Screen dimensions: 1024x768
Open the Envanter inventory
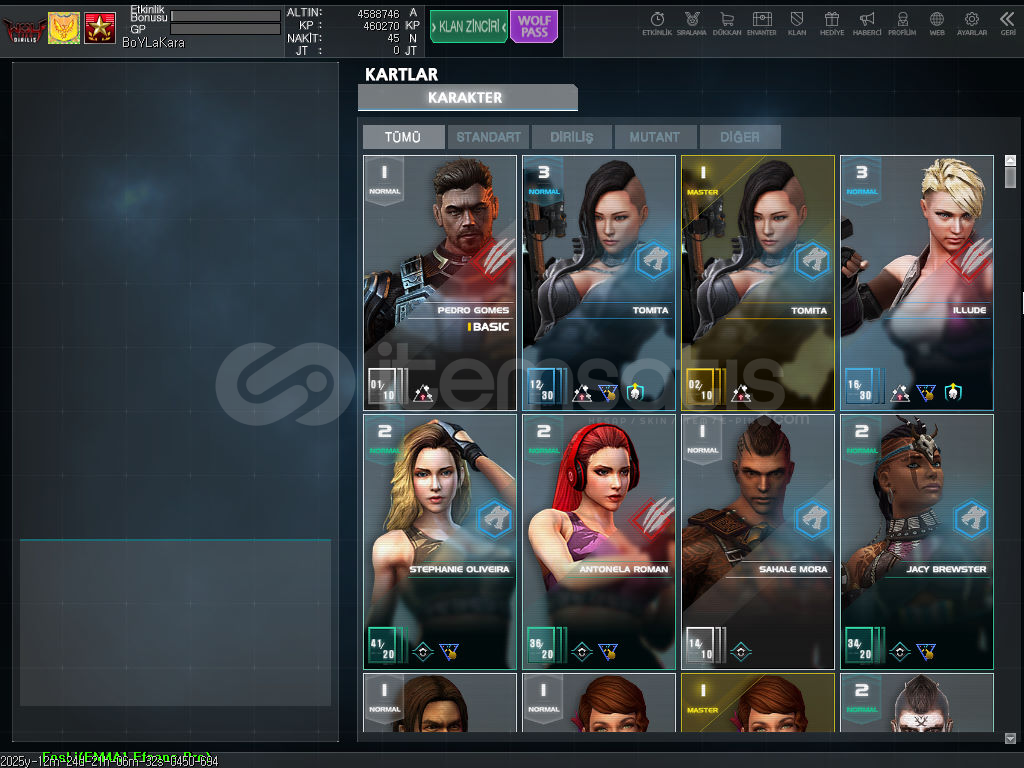click(762, 23)
